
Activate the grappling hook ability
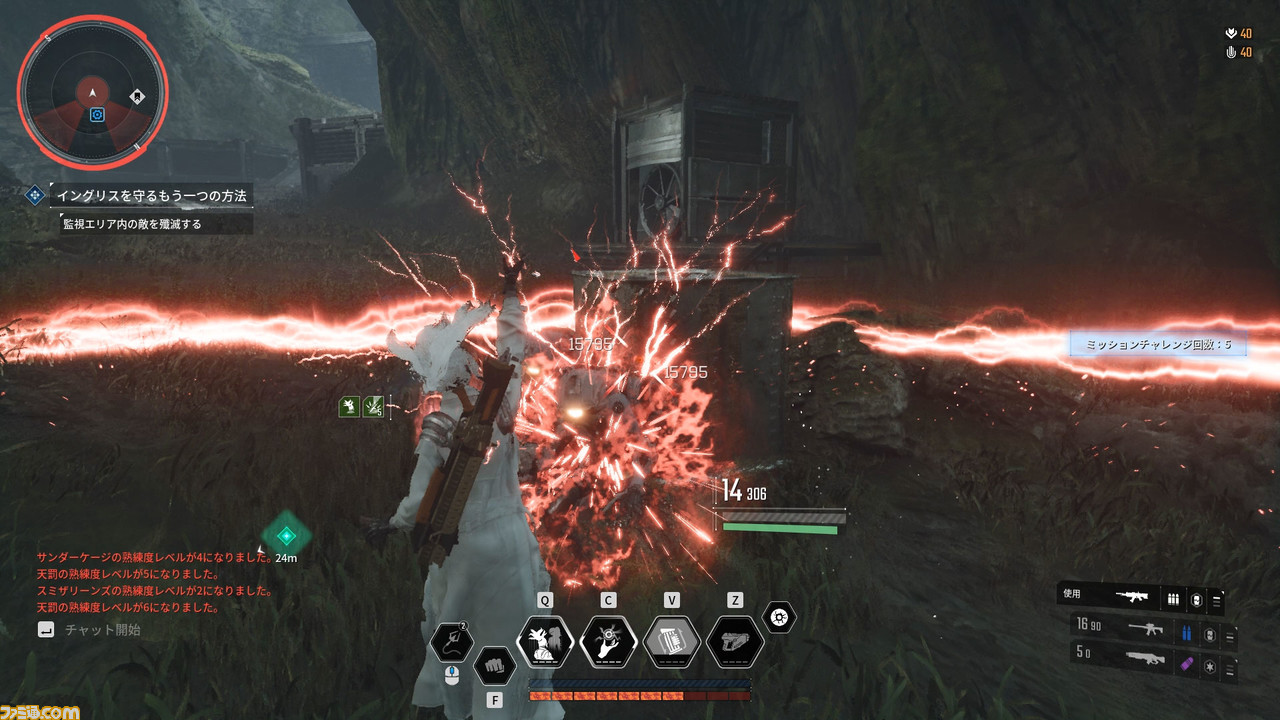pos(452,641)
